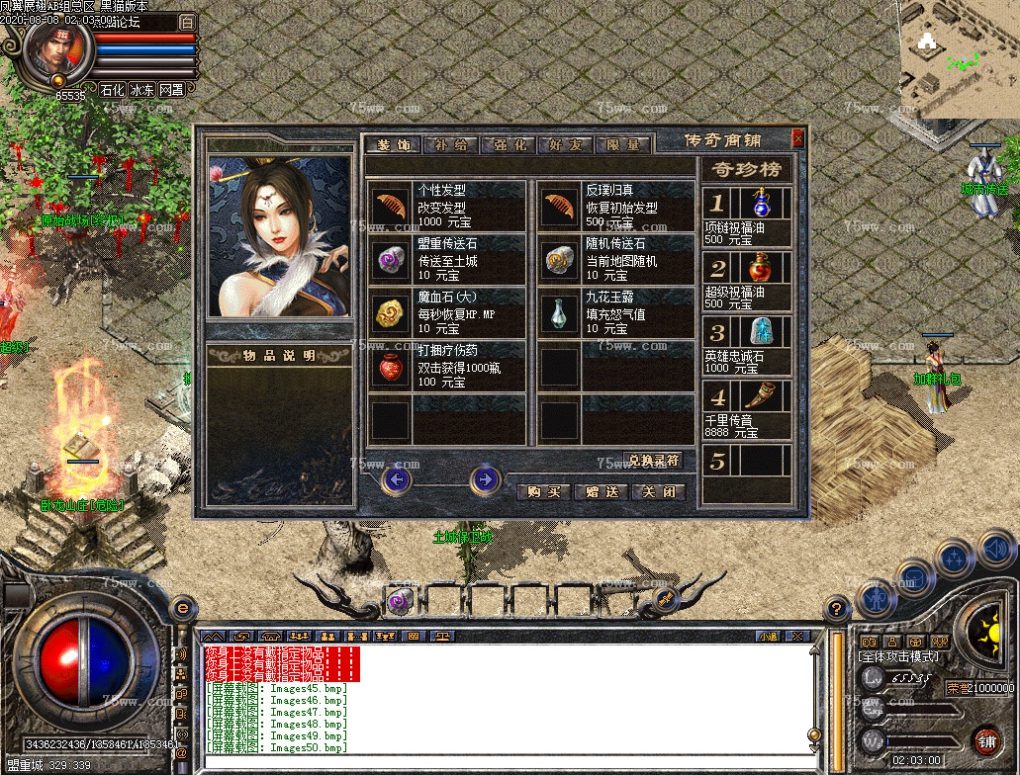The width and height of the screenshot is (1020, 775).
Task: Close the shop with the red X
Action: [798, 139]
